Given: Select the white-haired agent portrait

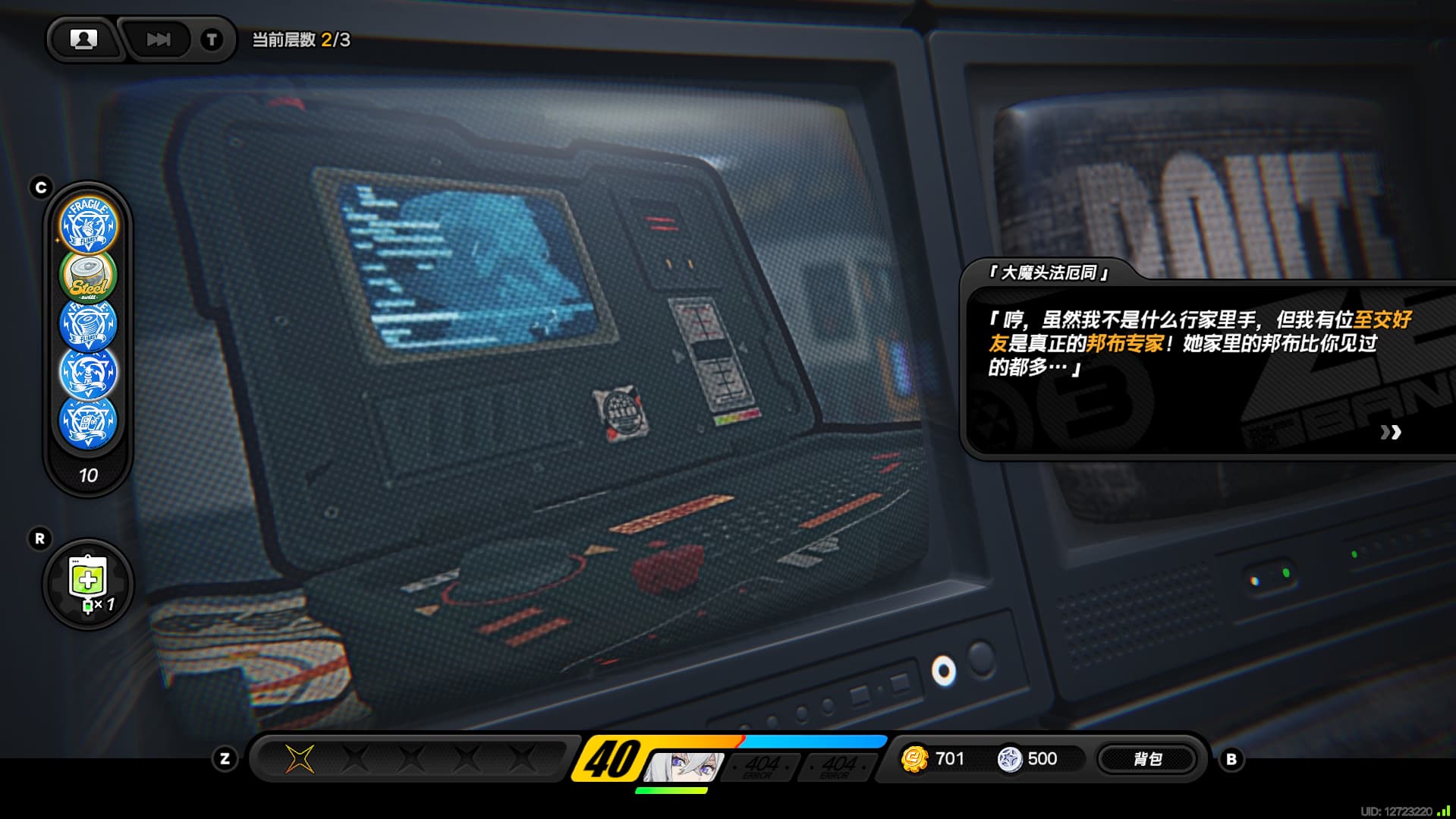Looking at the screenshot, I should tap(683, 765).
